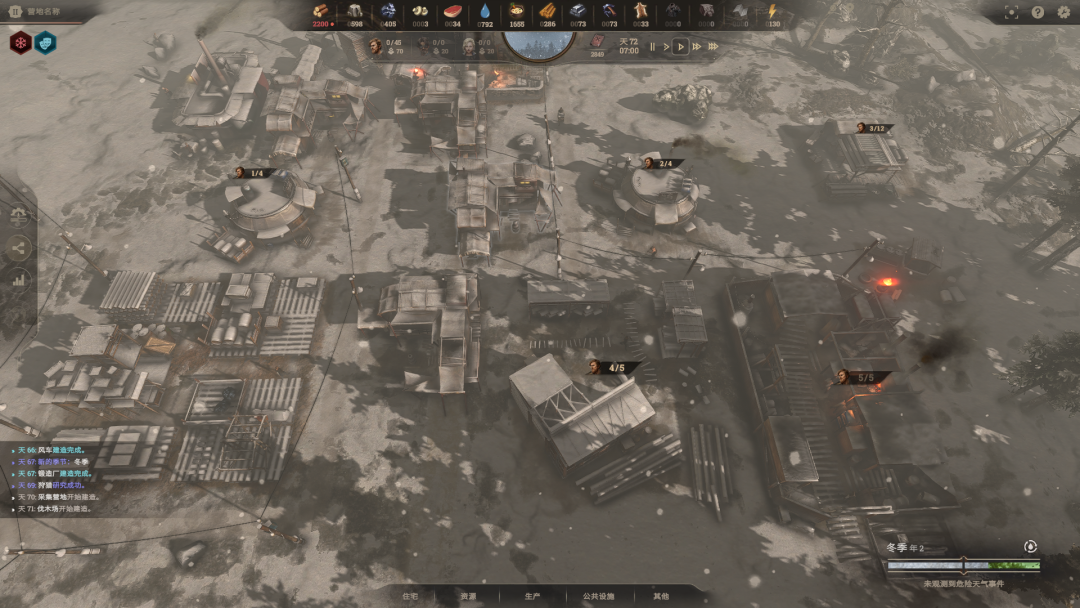The height and width of the screenshot is (608, 1080).
Task: Open the help question mark icon
Action: [1038, 12]
